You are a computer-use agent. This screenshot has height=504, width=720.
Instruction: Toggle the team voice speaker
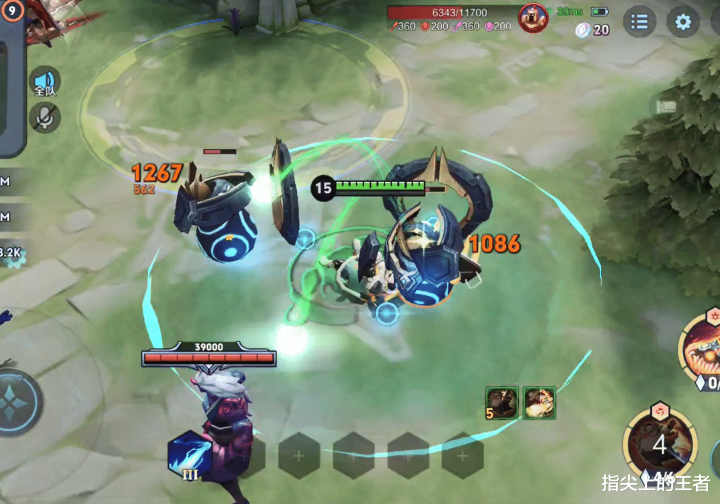[44, 82]
